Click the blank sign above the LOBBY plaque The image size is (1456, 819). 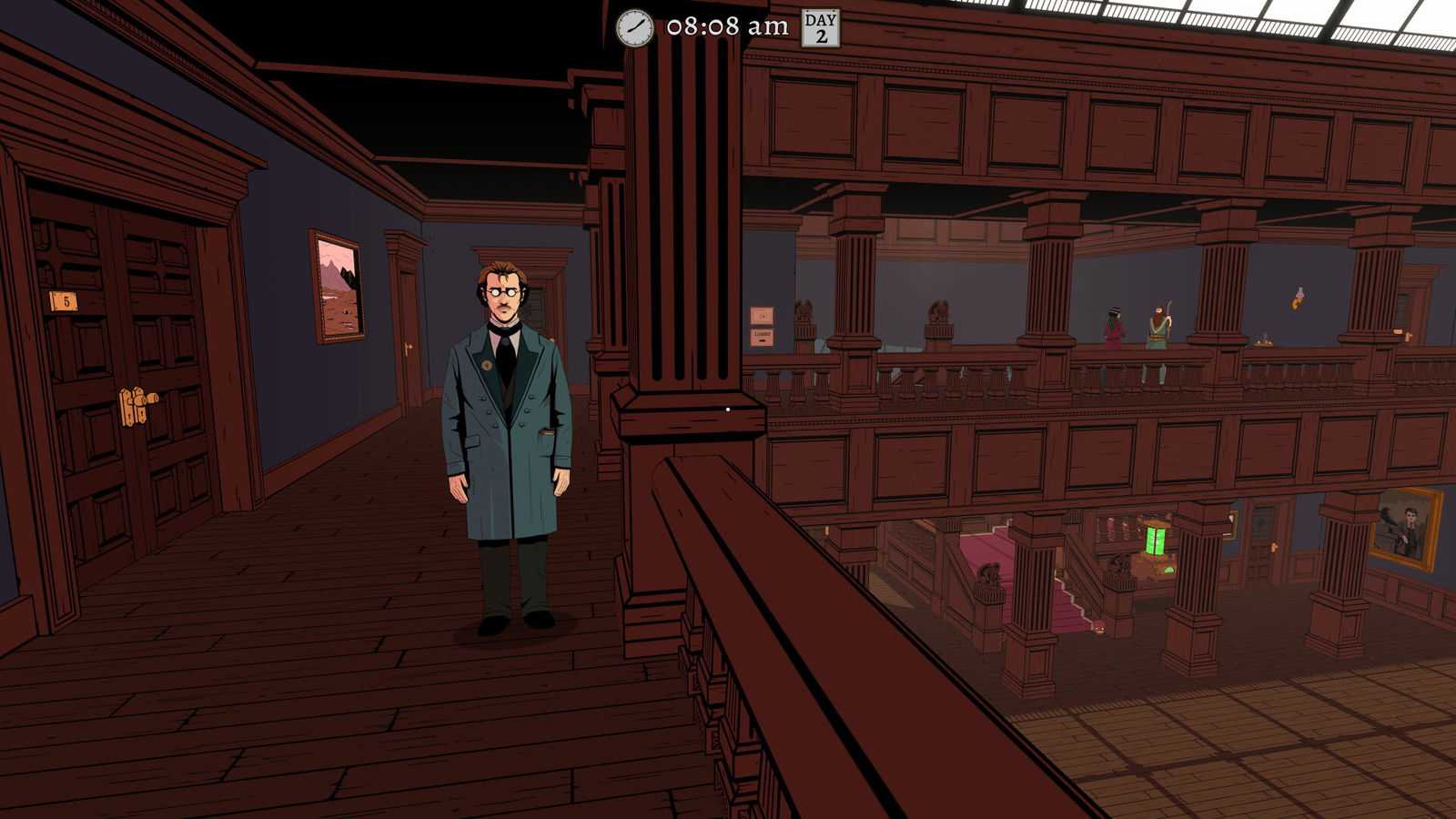click(x=763, y=316)
